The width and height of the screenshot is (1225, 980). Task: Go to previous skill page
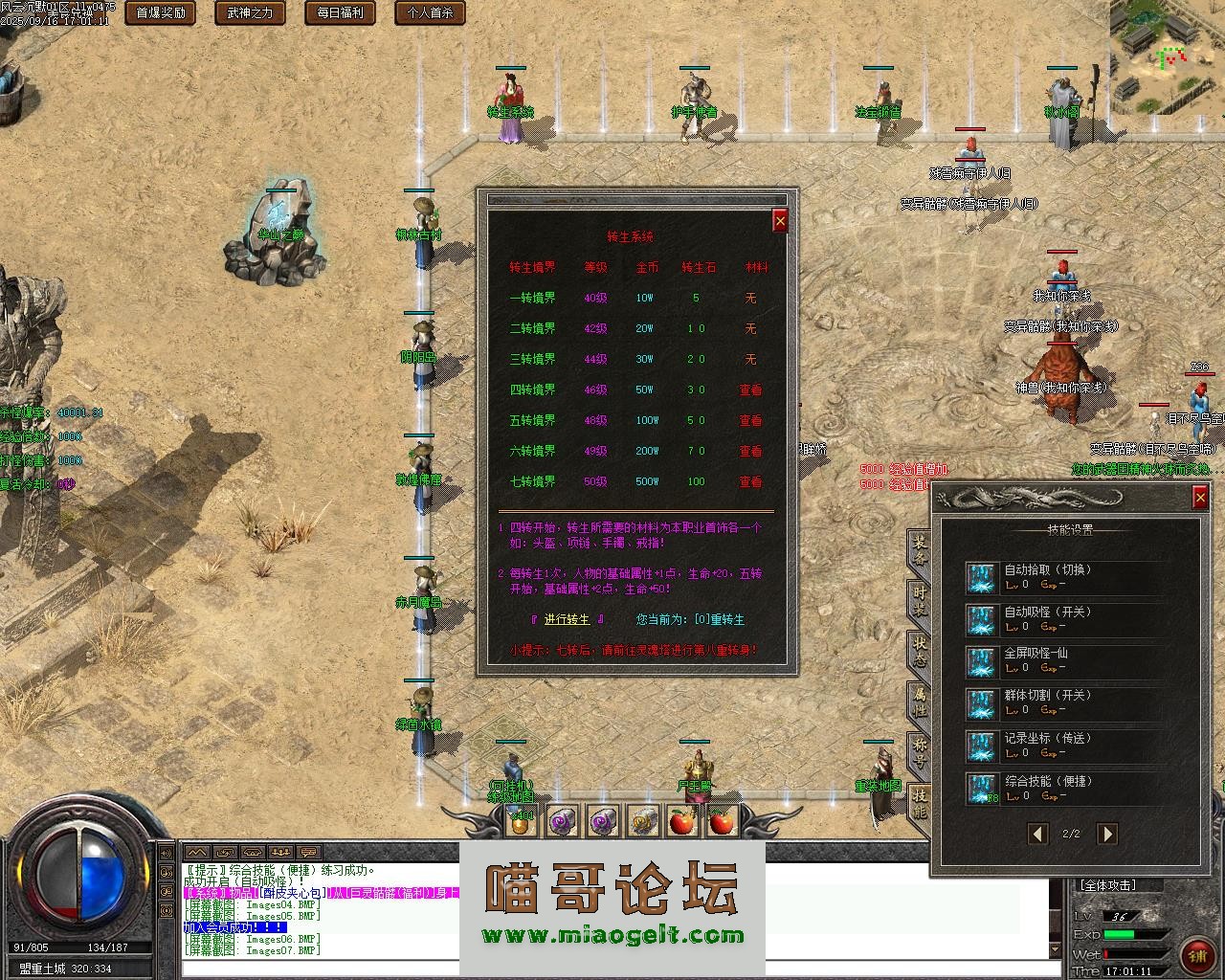pos(1037,834)
